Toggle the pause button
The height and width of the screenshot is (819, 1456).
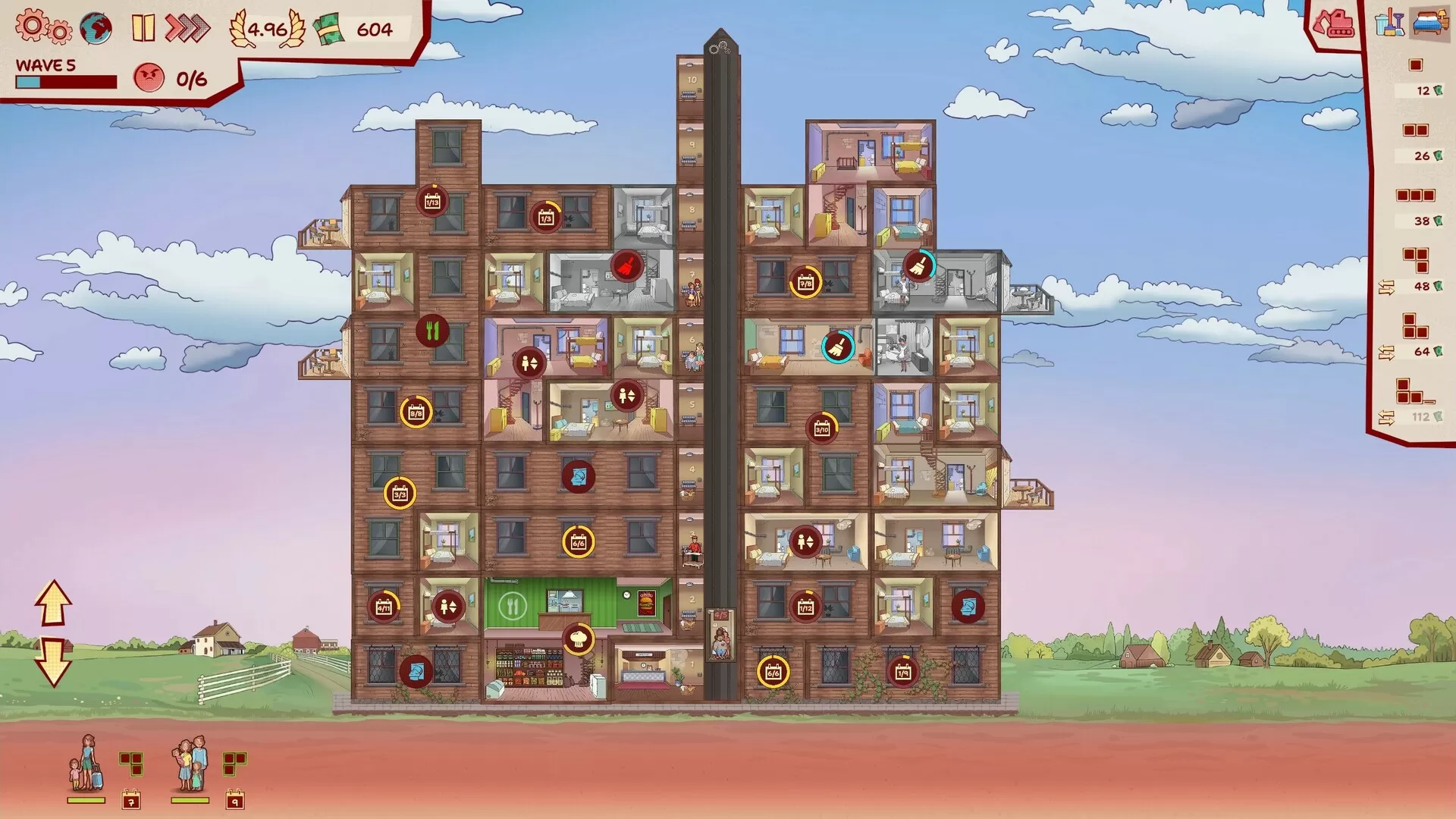142,28
